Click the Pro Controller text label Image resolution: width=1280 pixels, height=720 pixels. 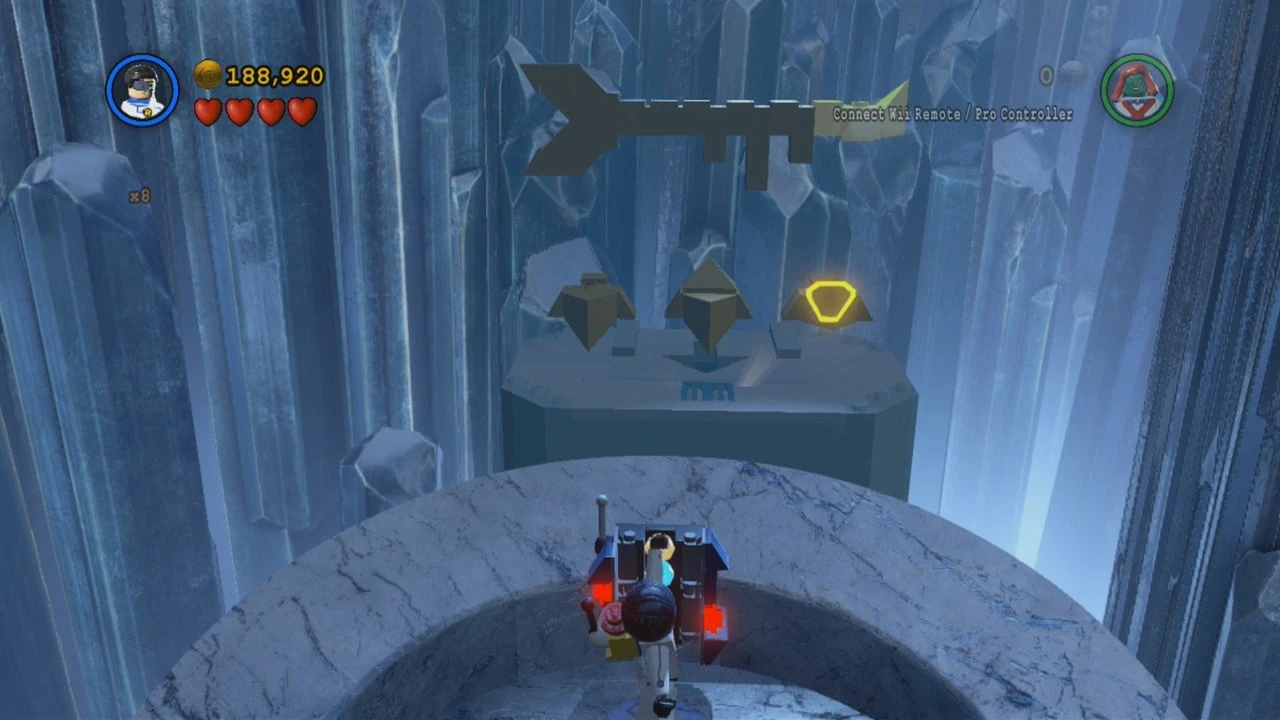coord(1026,114)
